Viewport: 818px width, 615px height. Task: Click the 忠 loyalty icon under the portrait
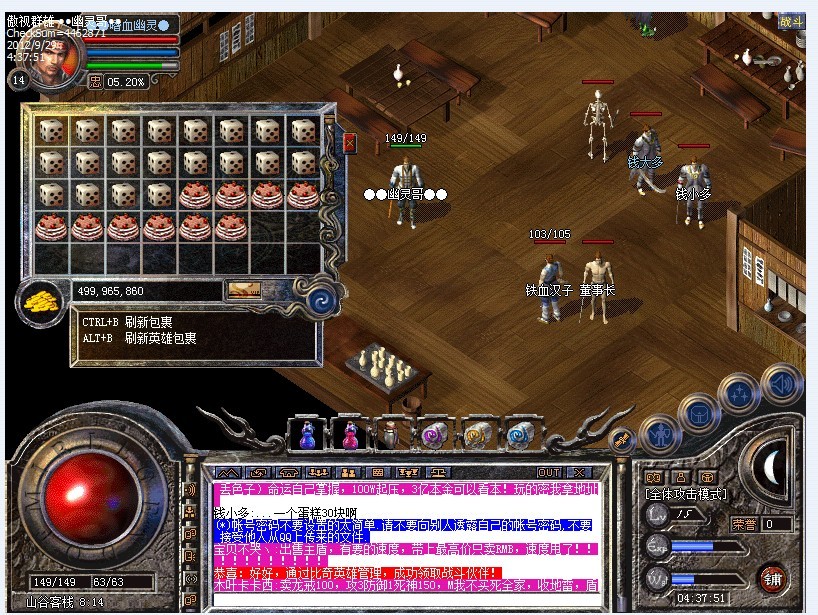95,81
